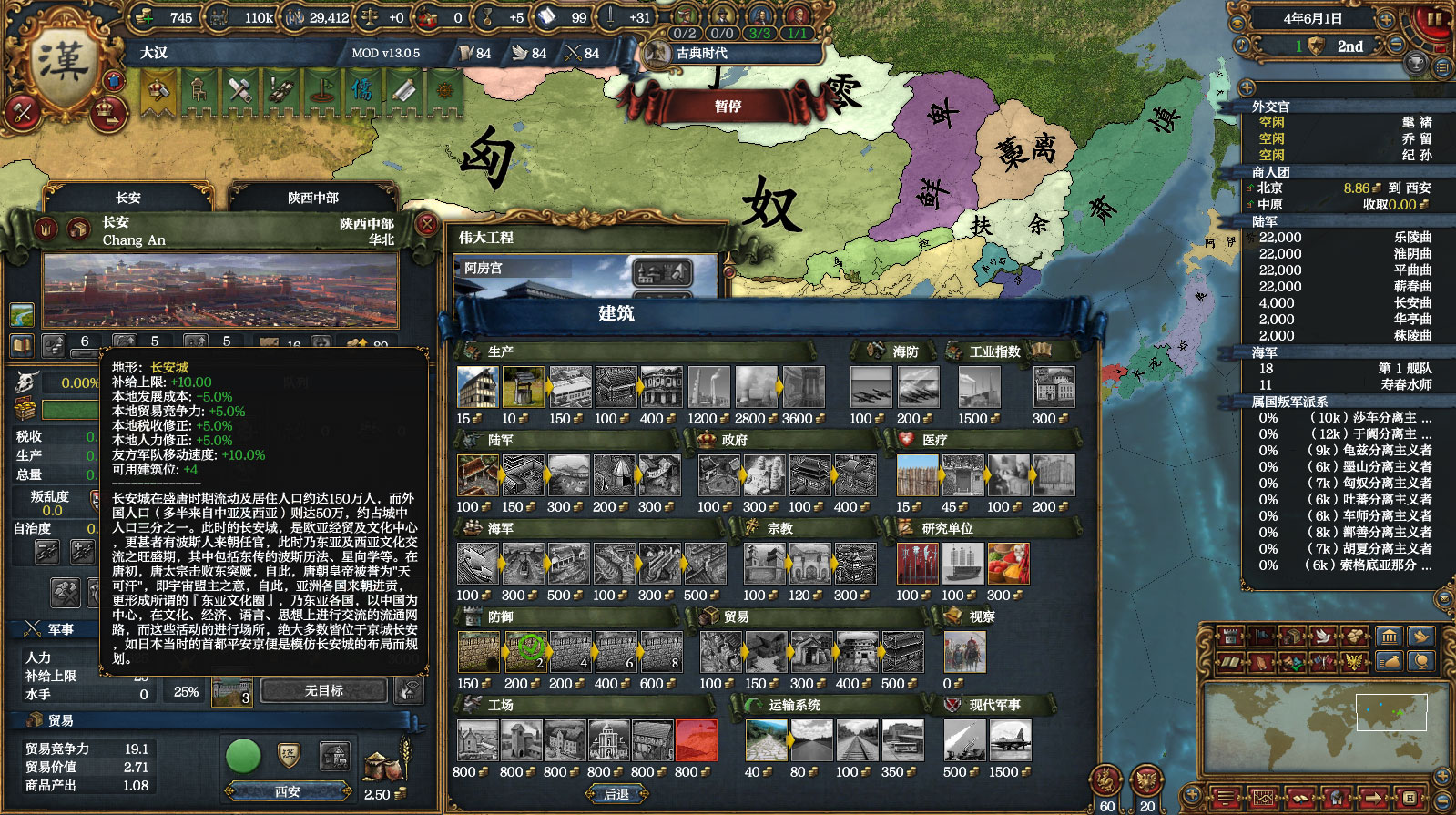This screenshot has width=1456, height=815.
Task: Click the 25% manpower progress bar
Action: pos(187,692)
